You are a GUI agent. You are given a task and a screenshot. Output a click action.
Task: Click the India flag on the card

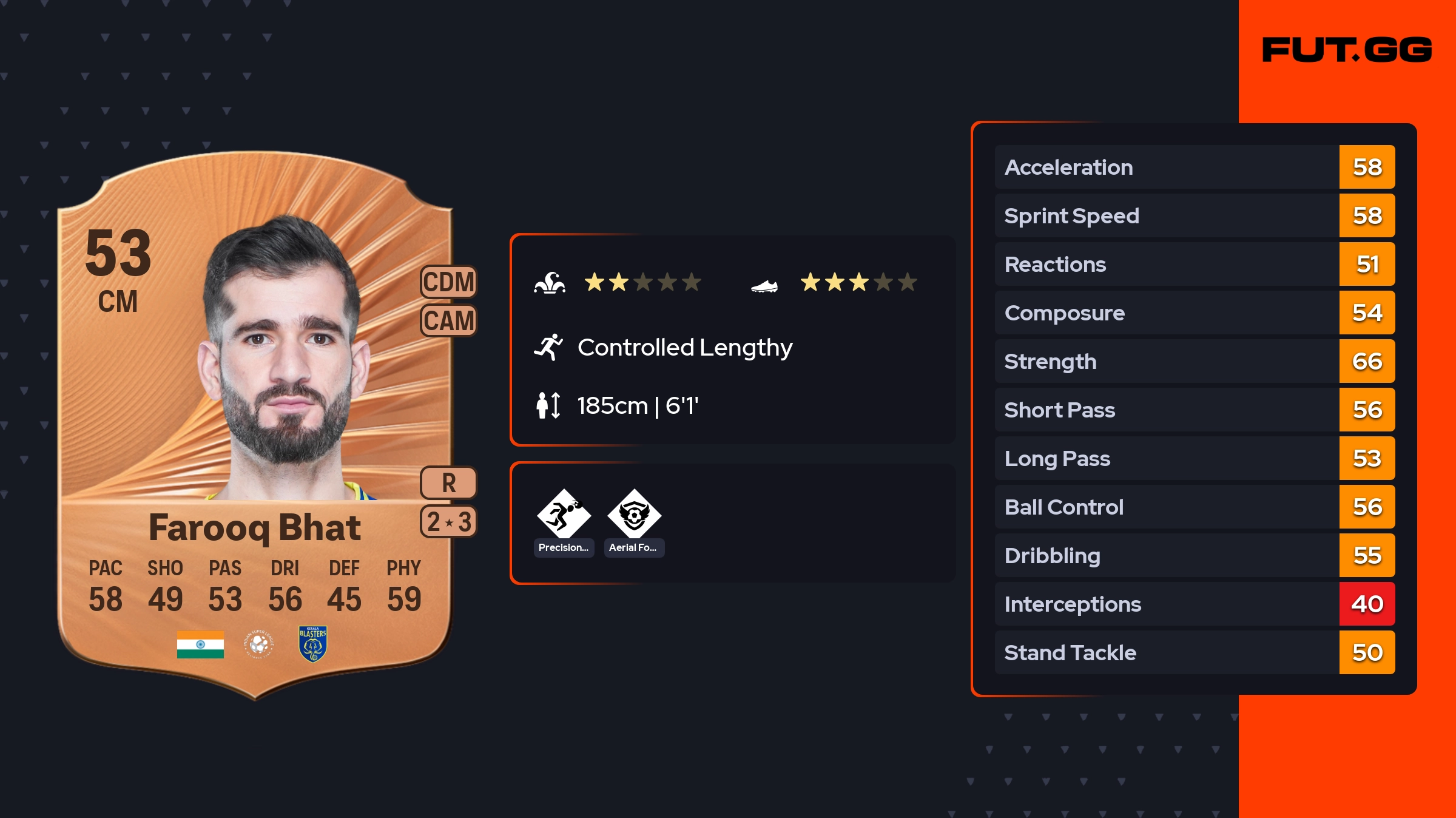(200, 644)
